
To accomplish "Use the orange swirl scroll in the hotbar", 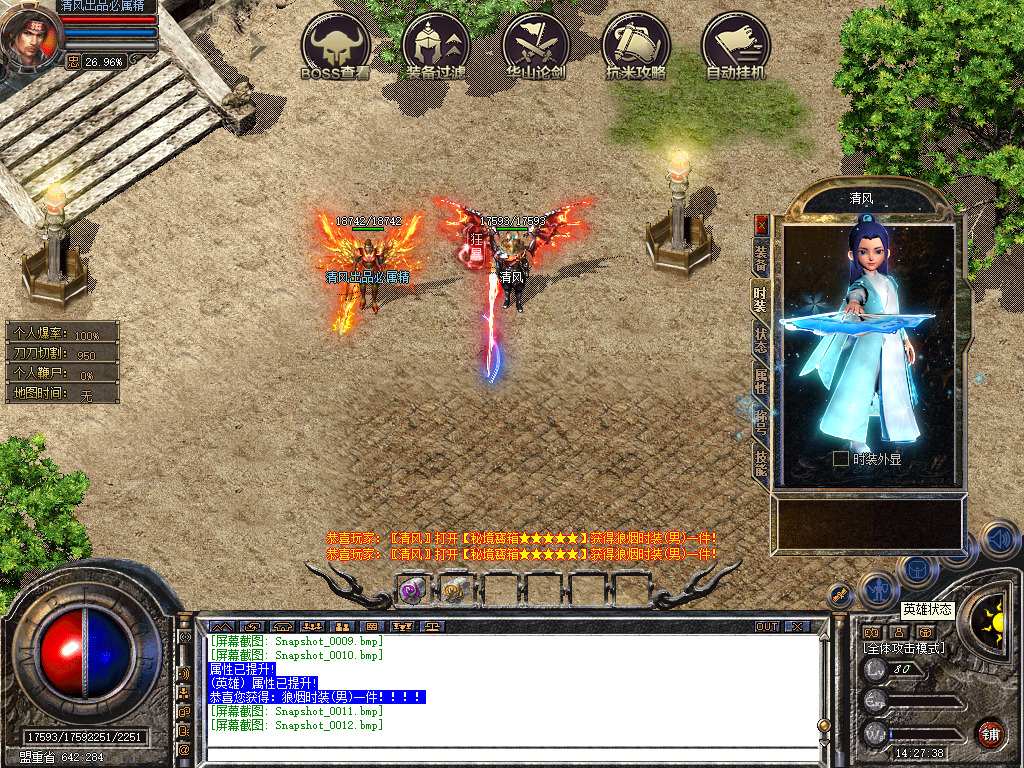I will click(455, 590).
